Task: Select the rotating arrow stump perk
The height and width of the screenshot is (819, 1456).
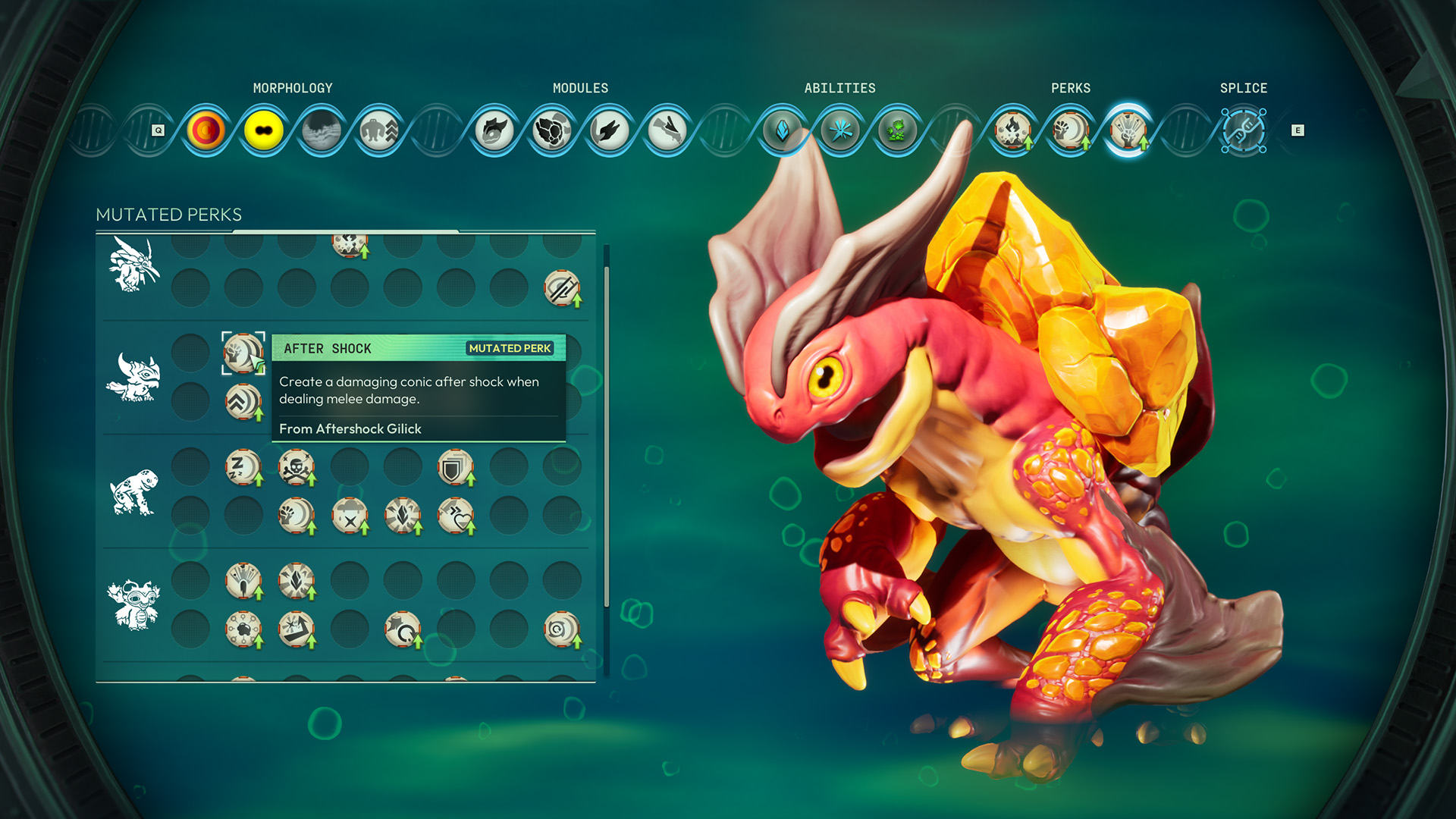Action: [x=402, y=629]
